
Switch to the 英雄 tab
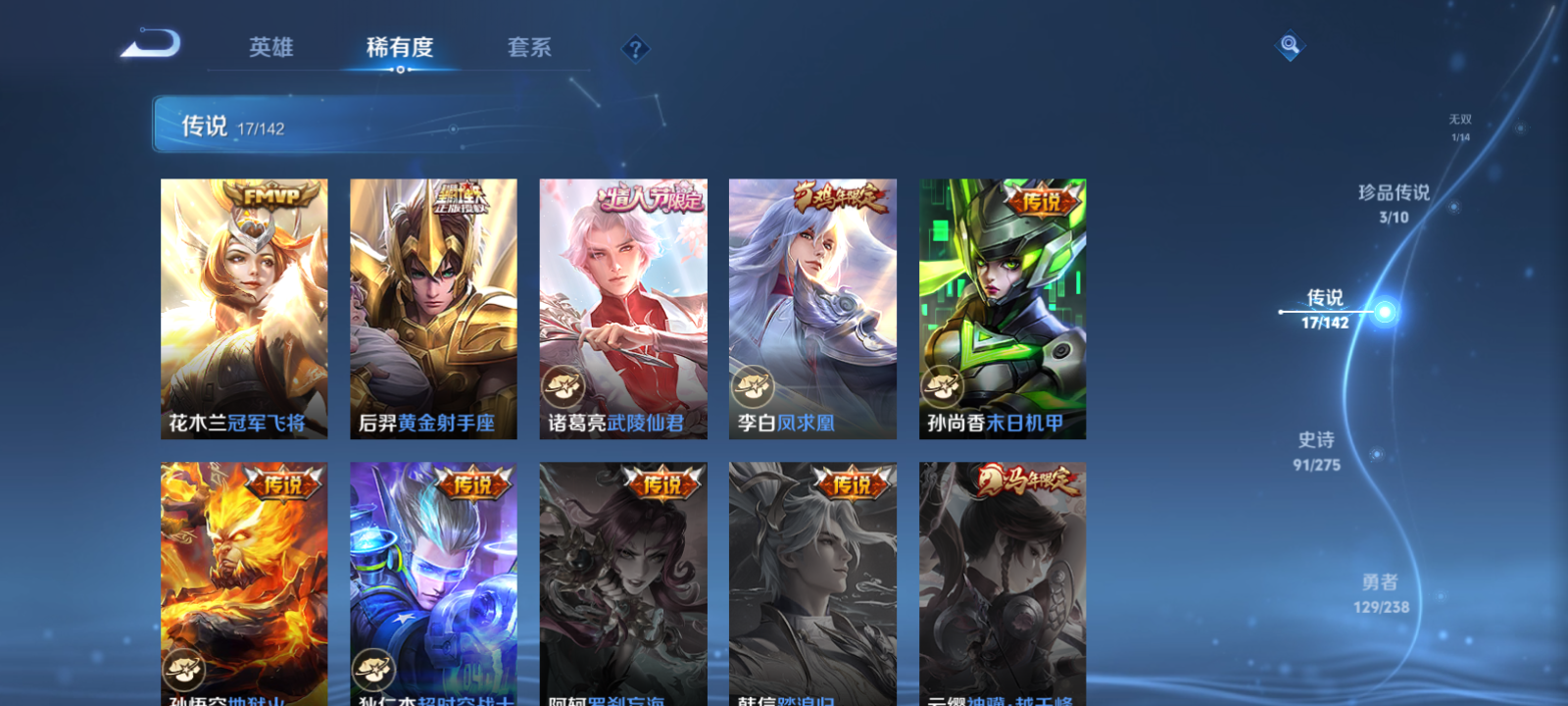coord(273,48)
